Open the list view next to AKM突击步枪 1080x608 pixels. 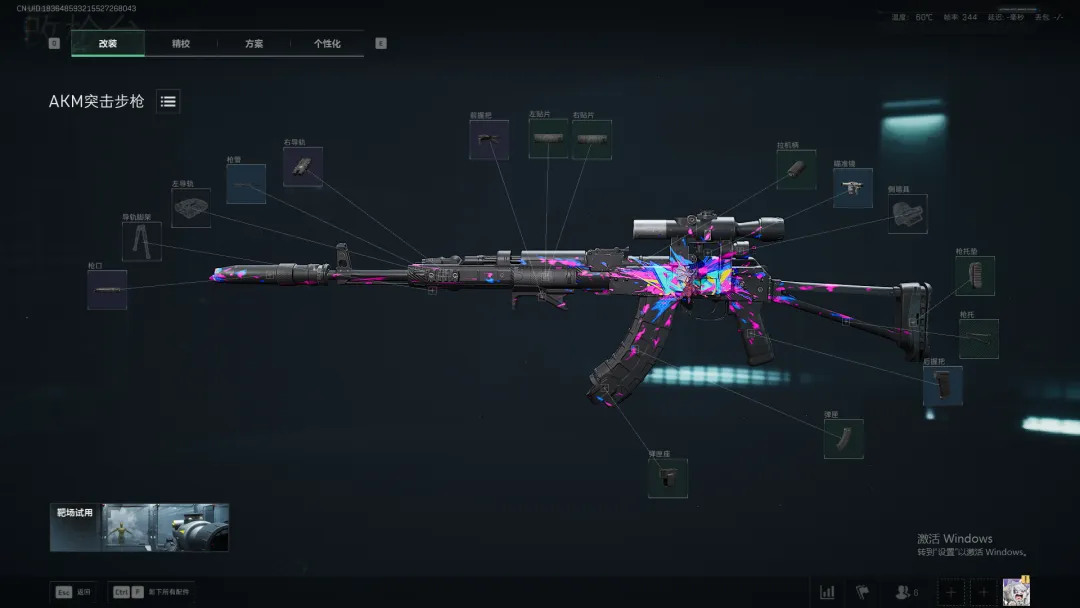[x=168, y=101]
